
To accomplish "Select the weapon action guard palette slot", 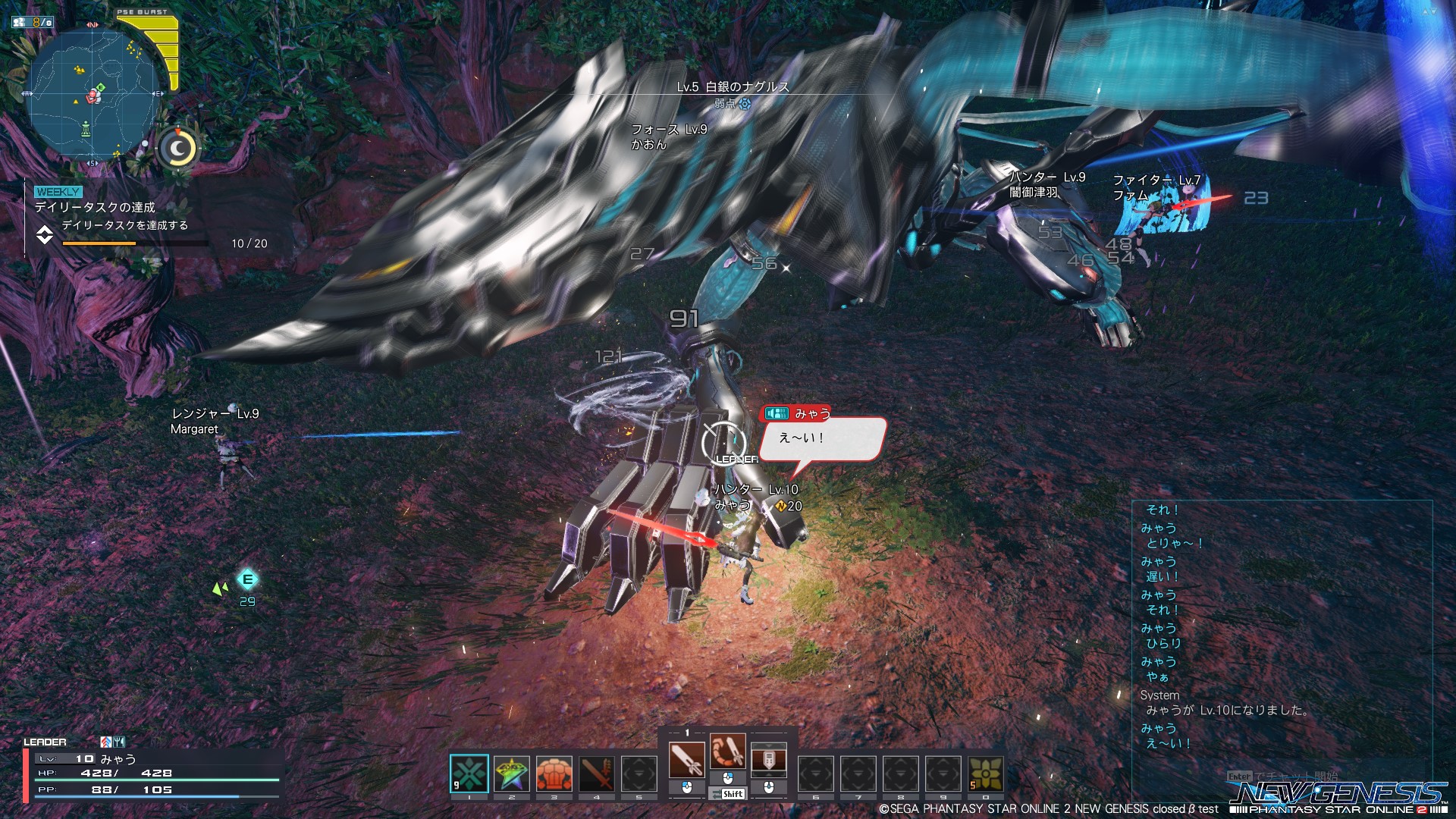I will click(768, 759).
